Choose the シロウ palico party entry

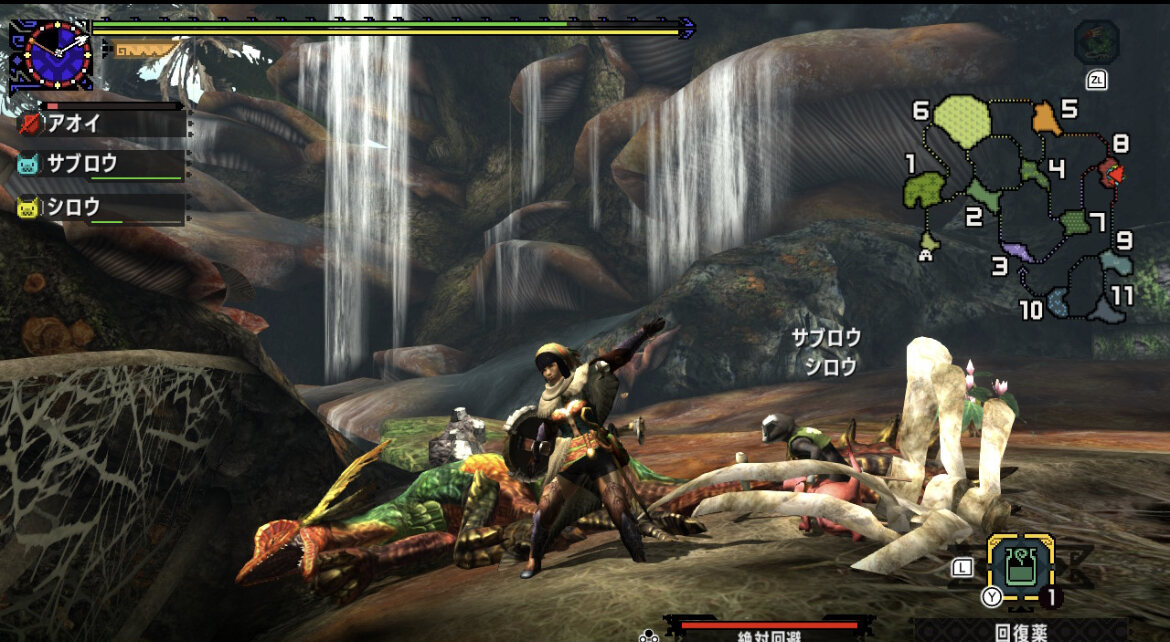point(100,207)
